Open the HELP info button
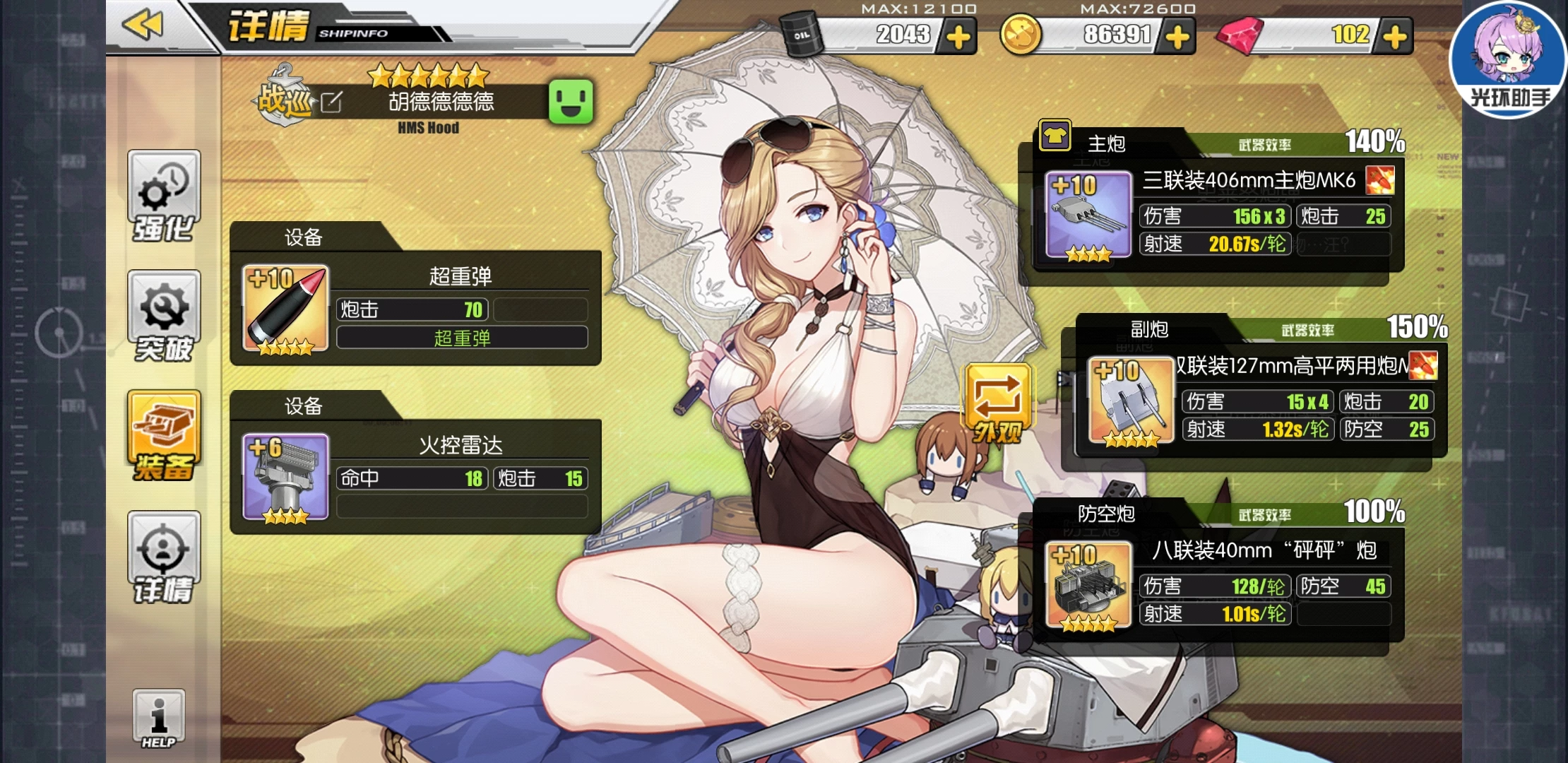Screen dimensions: 1568x763 [159, 719]
